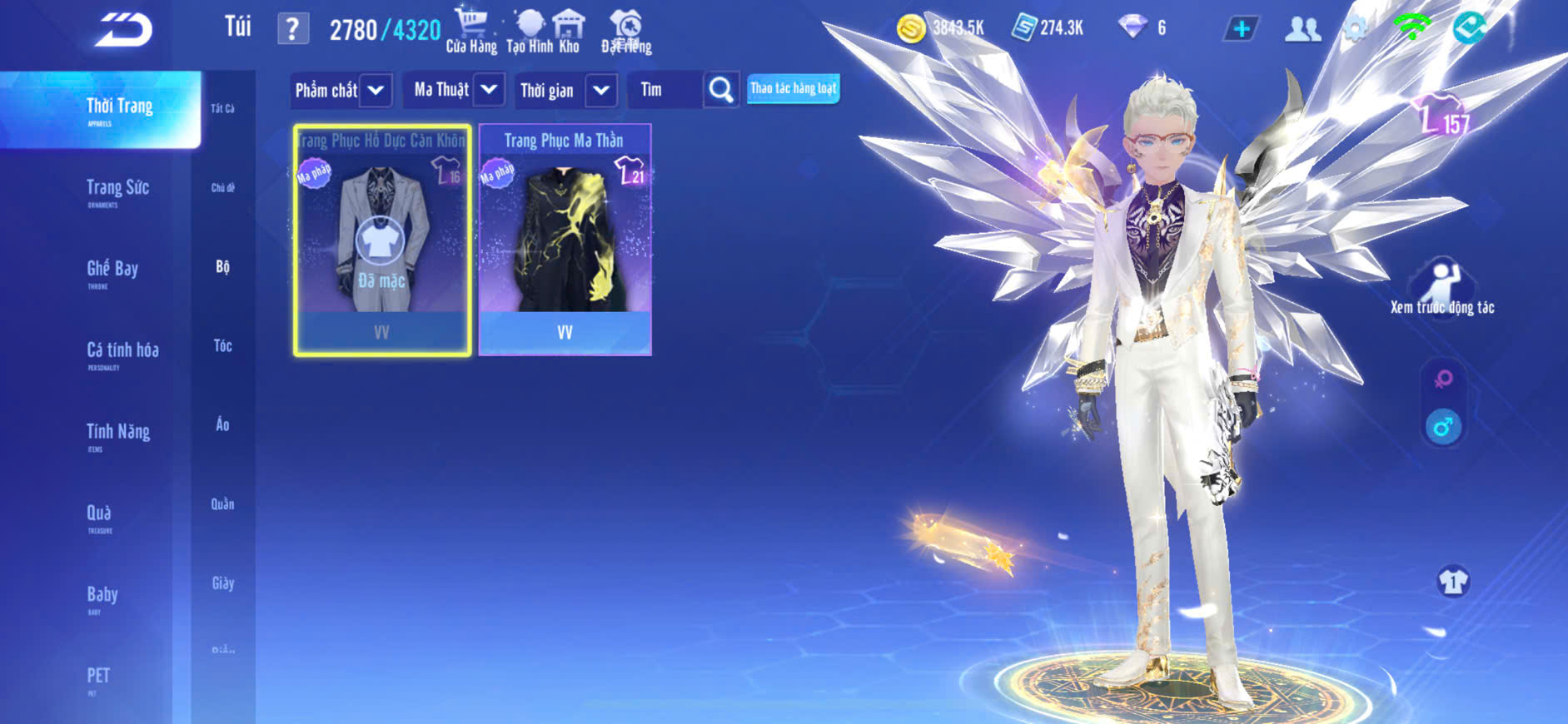Image resolution: width=1568 pixels, height=724 pixels.
Task: Expand the Ma Thuật filter dropdown
Action: pyautogui.click(x=490, y=89)
